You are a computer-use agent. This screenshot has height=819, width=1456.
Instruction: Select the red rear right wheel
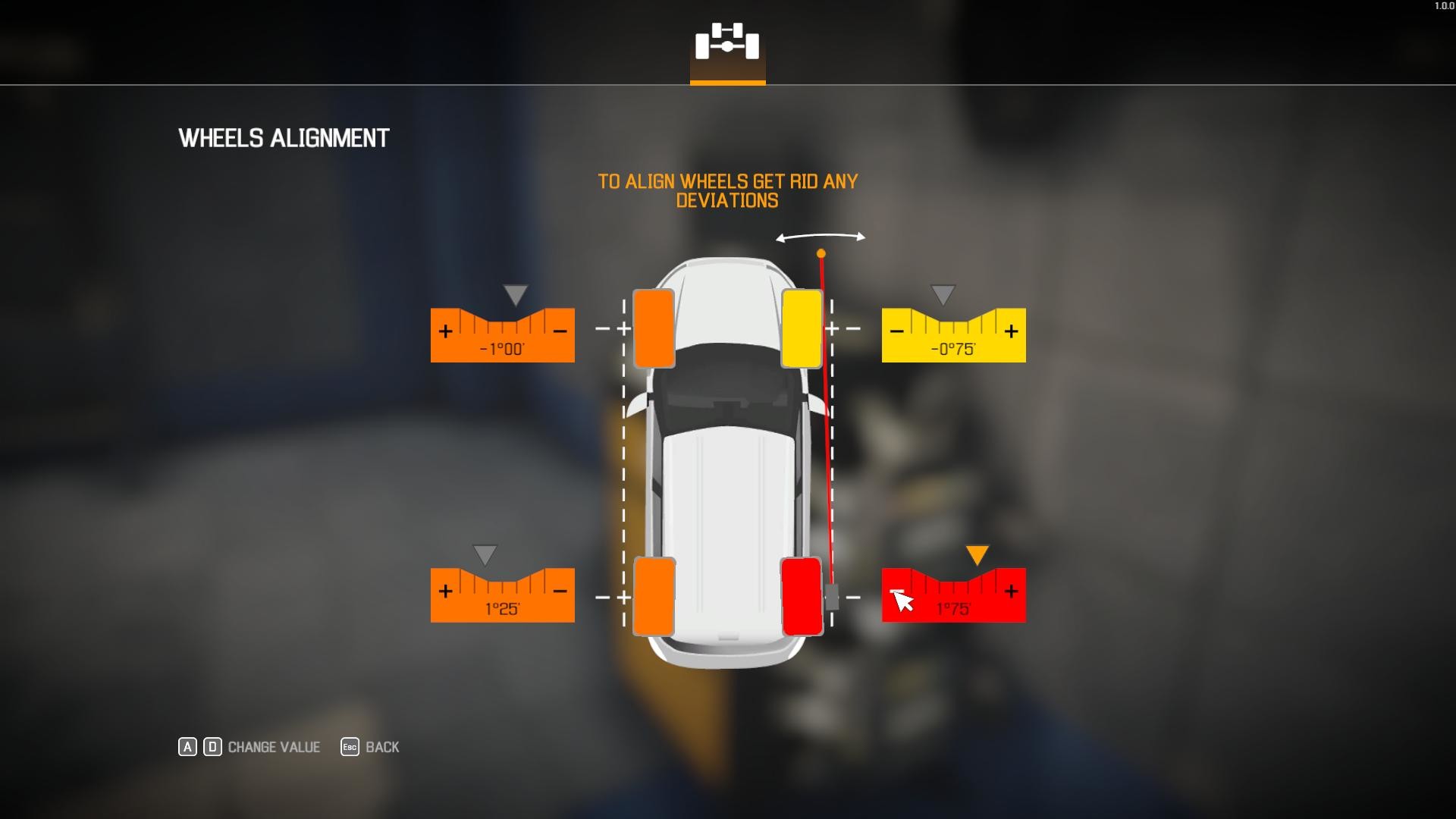pos(802,595)
